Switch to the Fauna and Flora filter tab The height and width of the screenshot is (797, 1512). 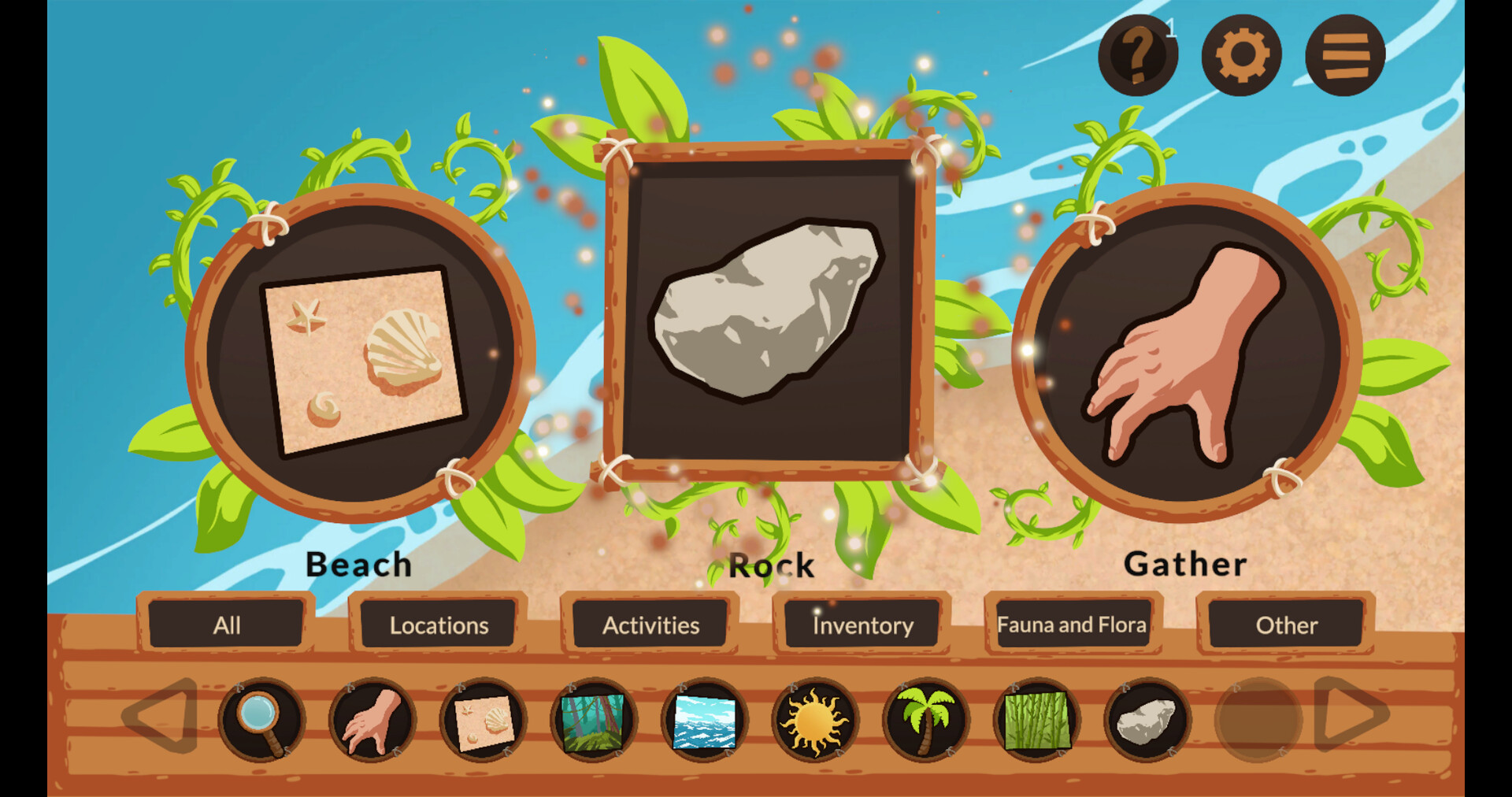click(x=1072, y=625)
